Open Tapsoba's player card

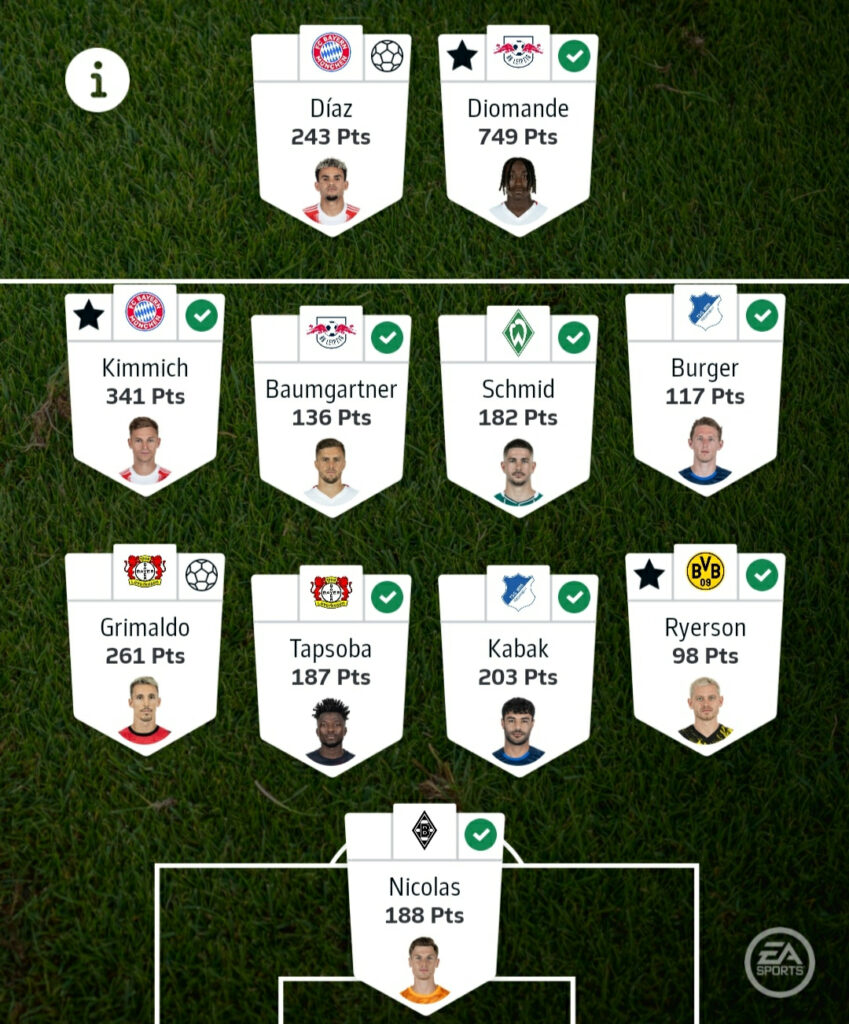[x=331, y=670]
